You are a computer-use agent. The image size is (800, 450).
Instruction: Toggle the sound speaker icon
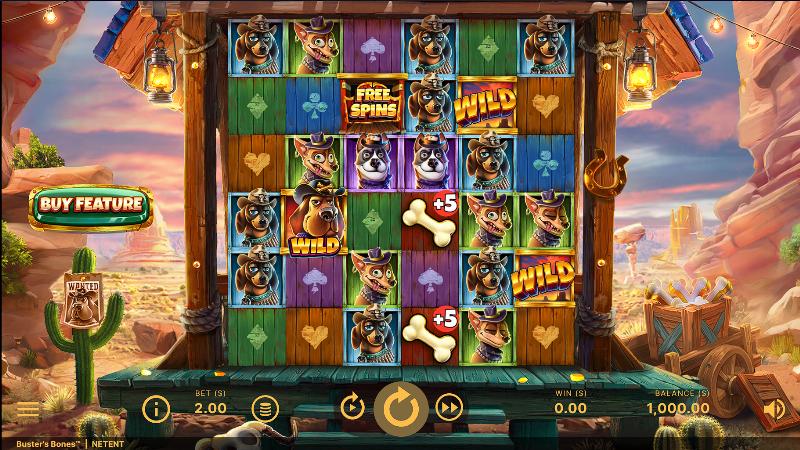(x=774, y=408)
